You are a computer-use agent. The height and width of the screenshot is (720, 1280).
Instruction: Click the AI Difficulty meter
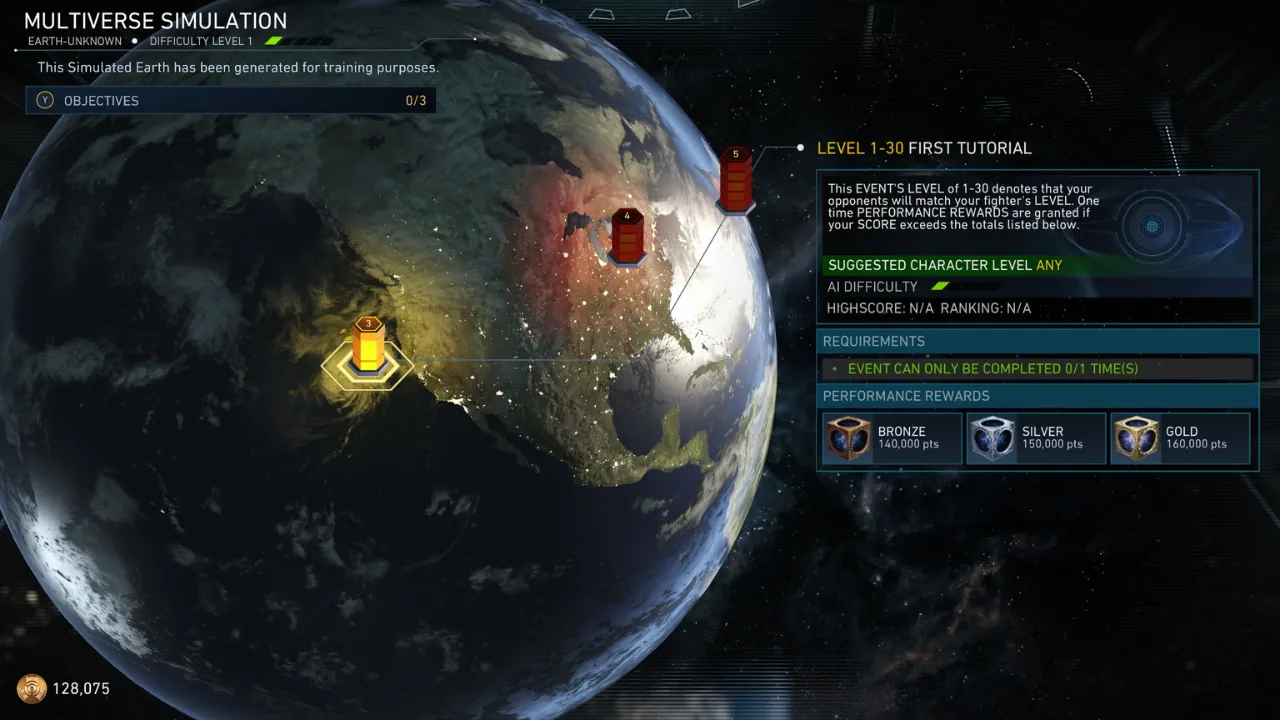[938, 286]
